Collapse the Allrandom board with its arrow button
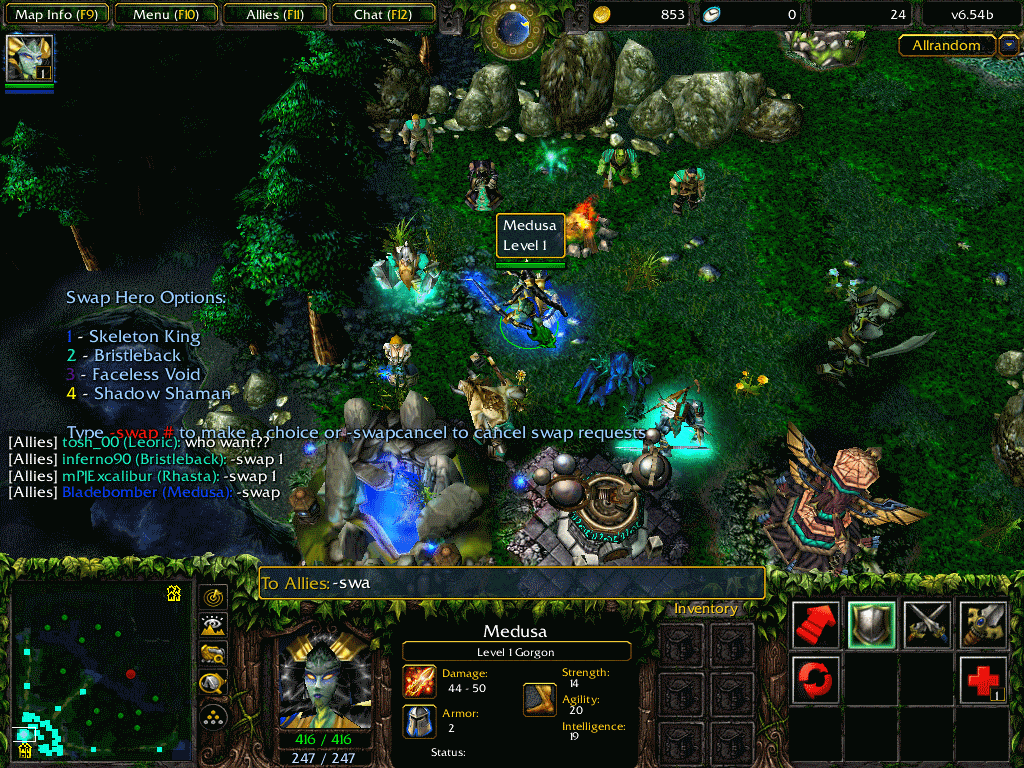The height and width of the screenshot is (768, 1024). (x=1008, y=46)
